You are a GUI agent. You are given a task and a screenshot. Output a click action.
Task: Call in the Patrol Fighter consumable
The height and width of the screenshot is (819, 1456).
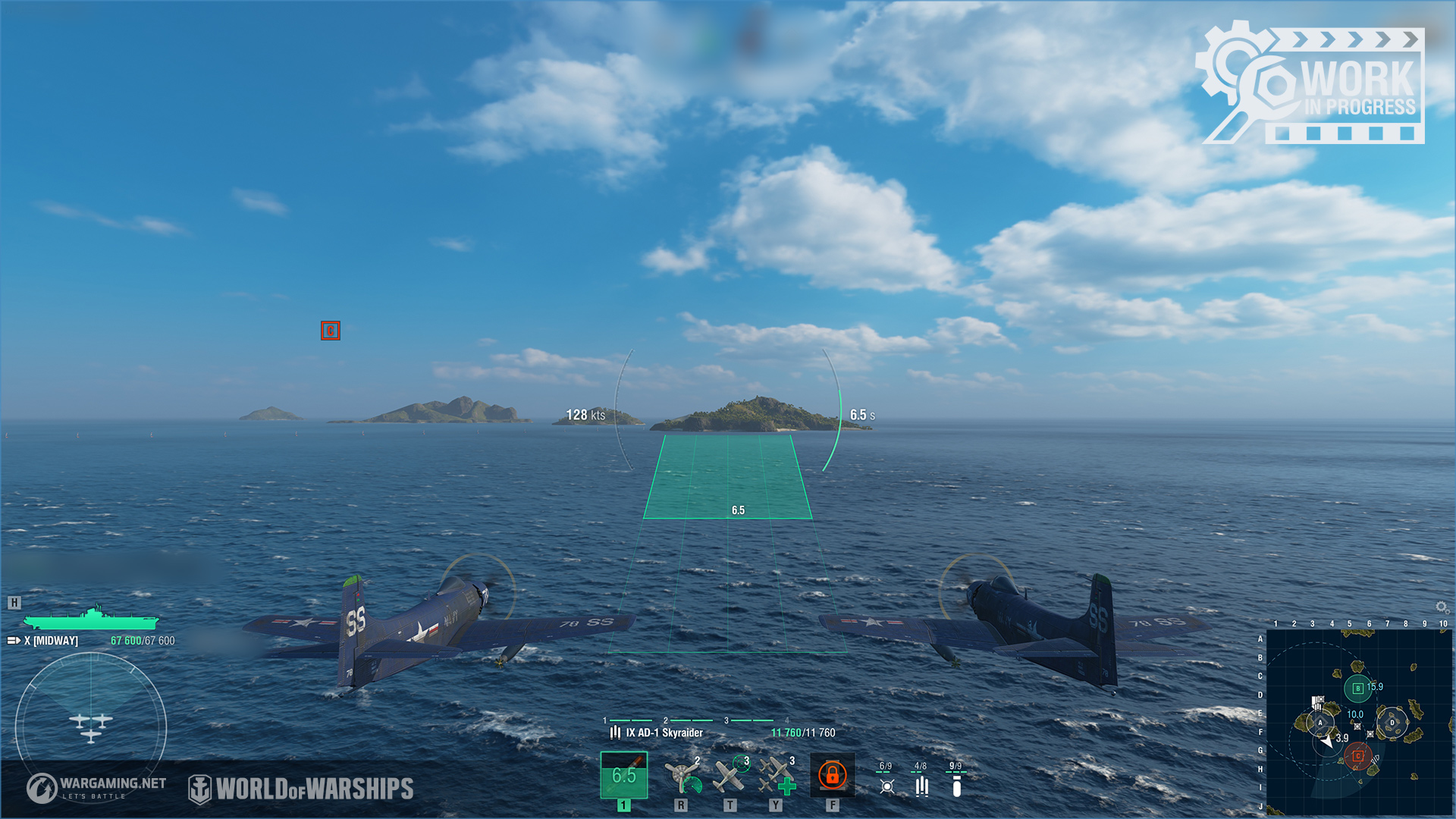(x=730, y=775)
